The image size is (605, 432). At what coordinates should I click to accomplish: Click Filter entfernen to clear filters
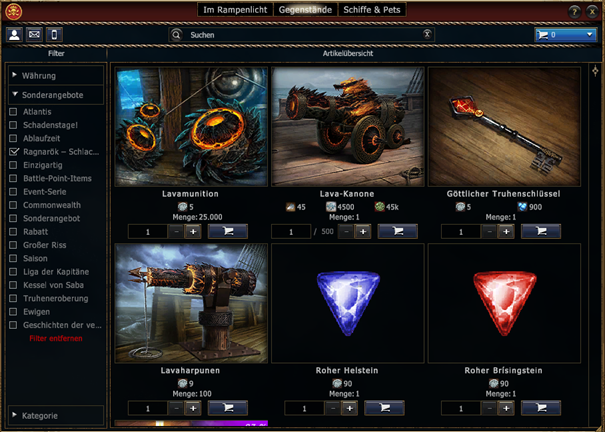56,338
